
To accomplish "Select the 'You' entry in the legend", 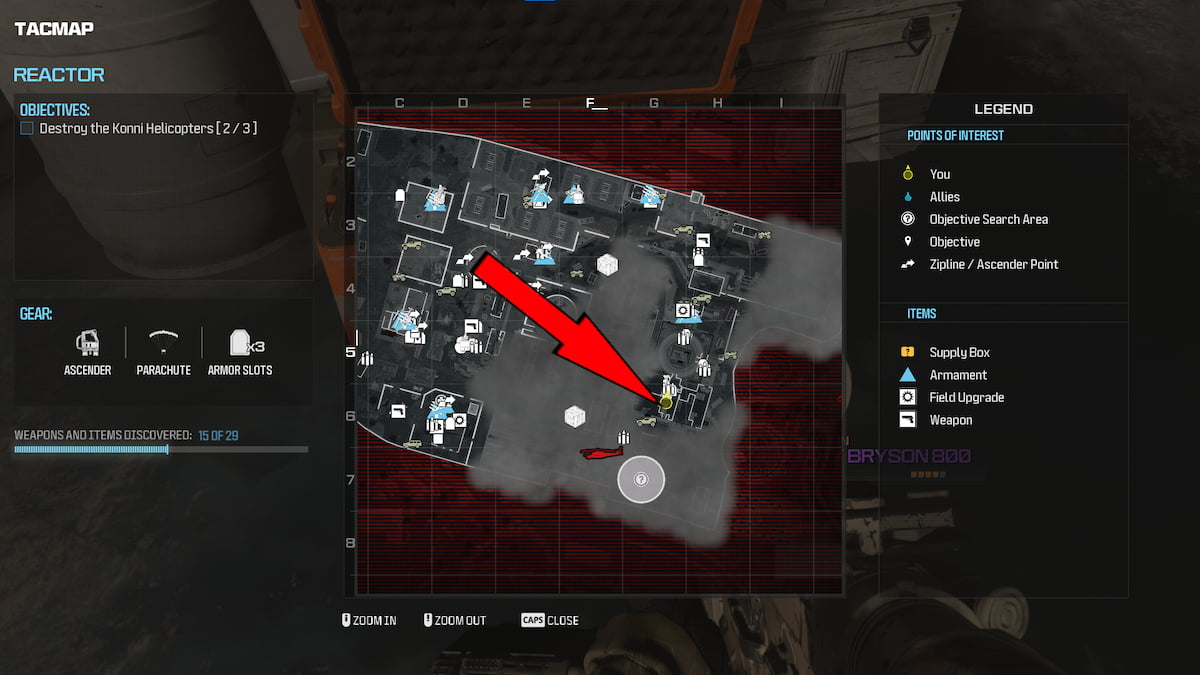I will tap(939, 174).
